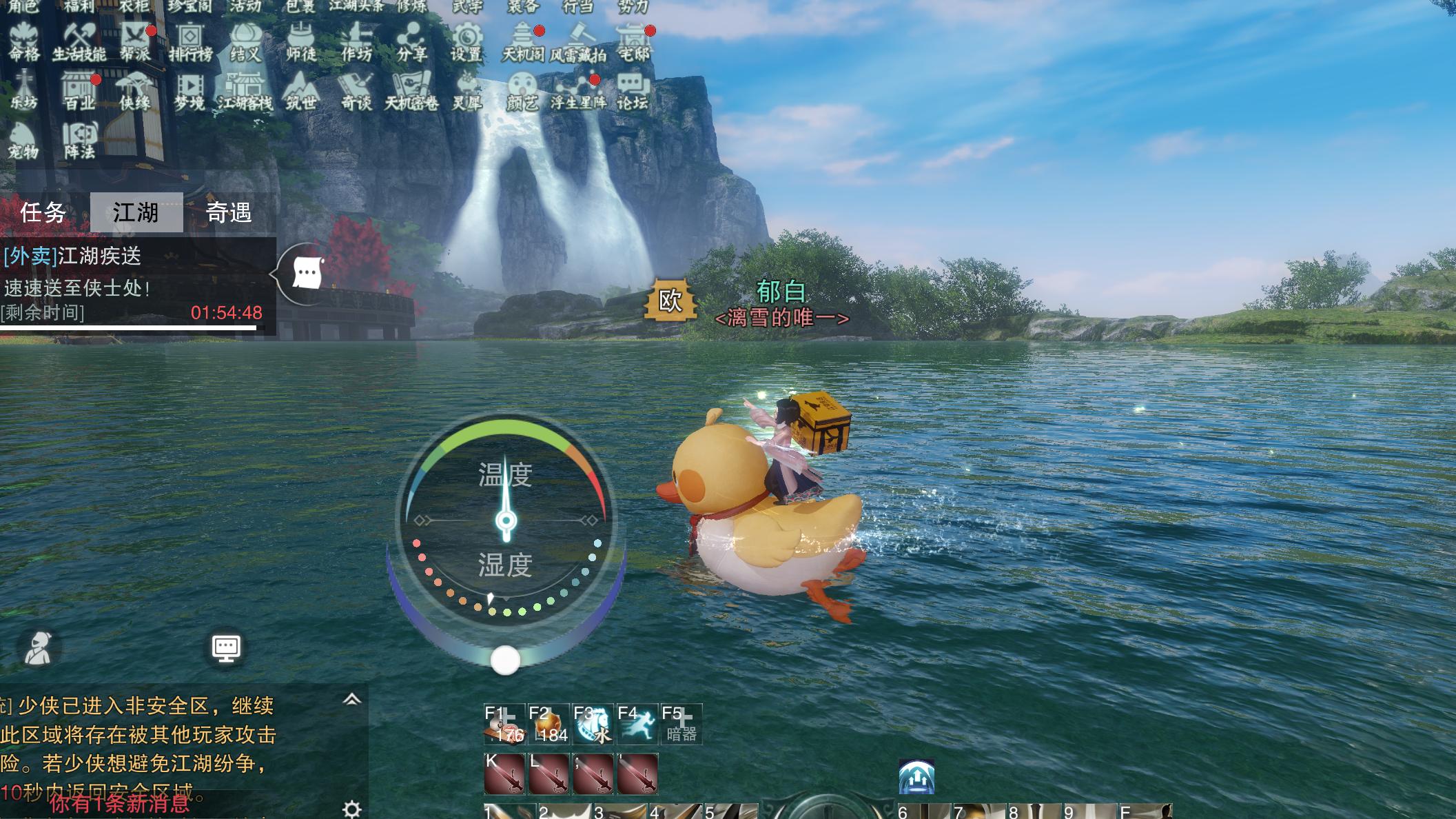Use the F2 item with 184 count
Image resolution: width=1456 pixels, height=819 pixels.
548,724
